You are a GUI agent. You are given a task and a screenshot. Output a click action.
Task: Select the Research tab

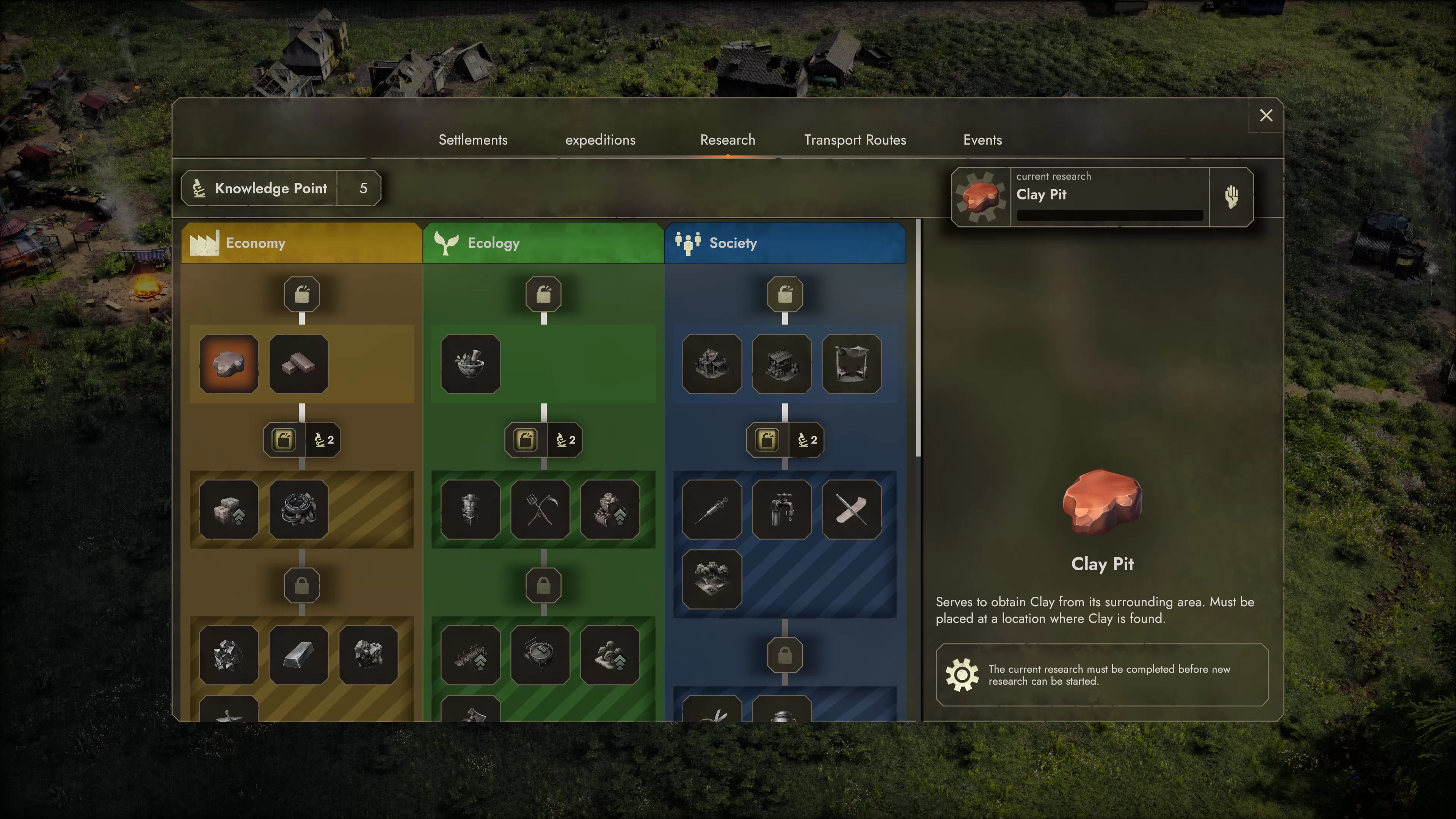point(728,140)
